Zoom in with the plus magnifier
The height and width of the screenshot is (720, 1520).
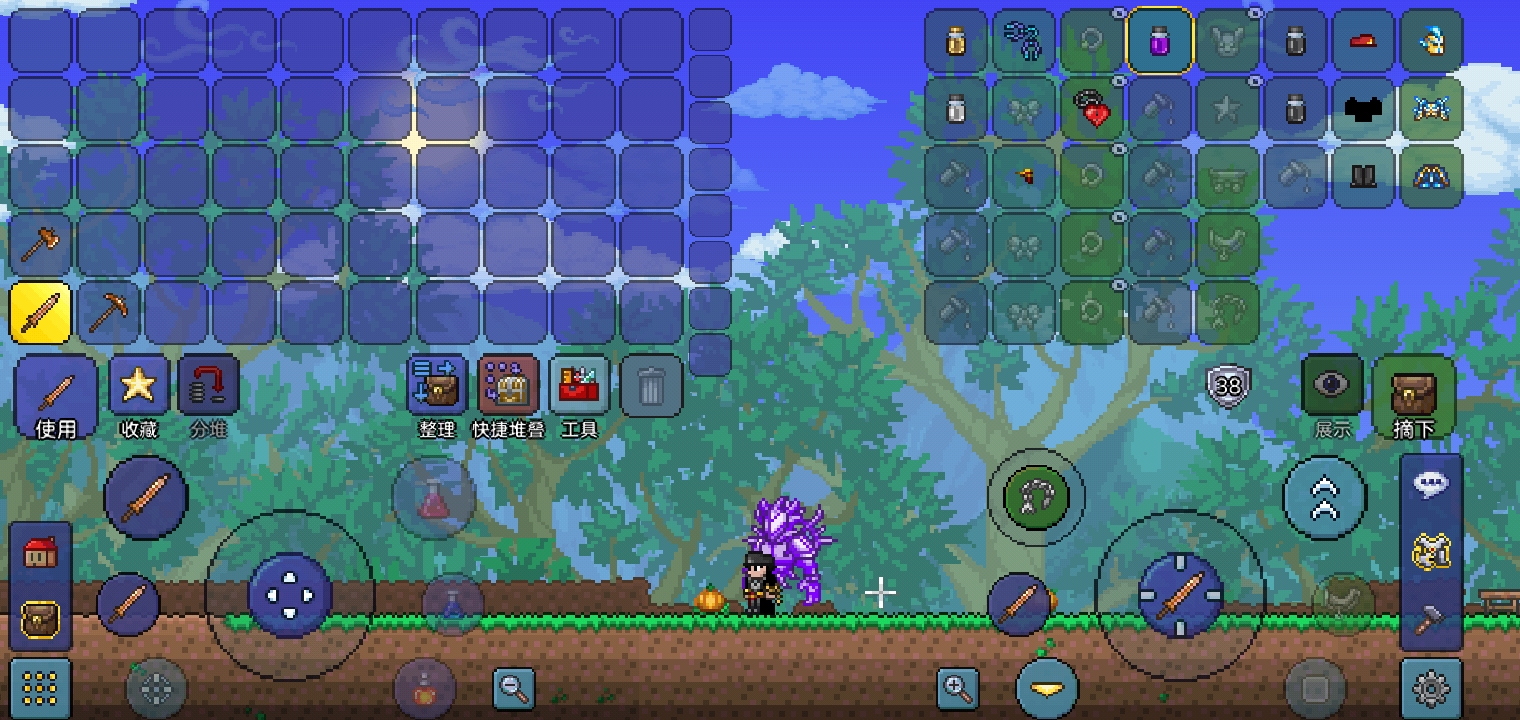point(957,688)
